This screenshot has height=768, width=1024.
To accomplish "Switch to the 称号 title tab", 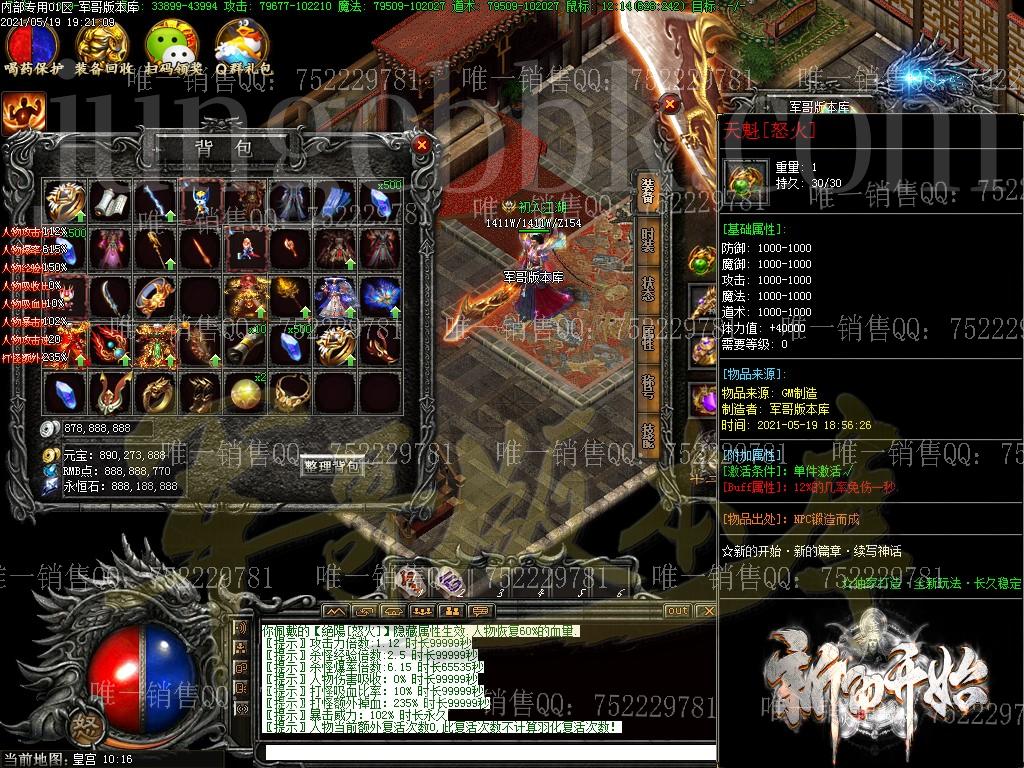I will click(648, 387).
